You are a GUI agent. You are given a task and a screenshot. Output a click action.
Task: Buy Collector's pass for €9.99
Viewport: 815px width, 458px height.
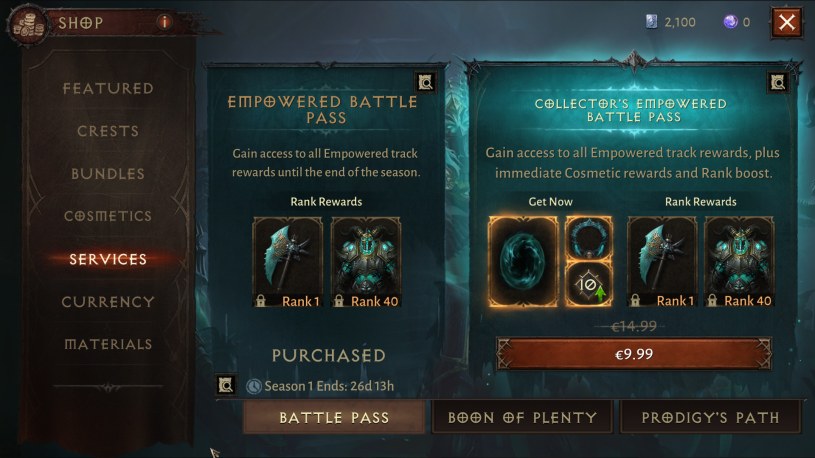pos(634,353)
